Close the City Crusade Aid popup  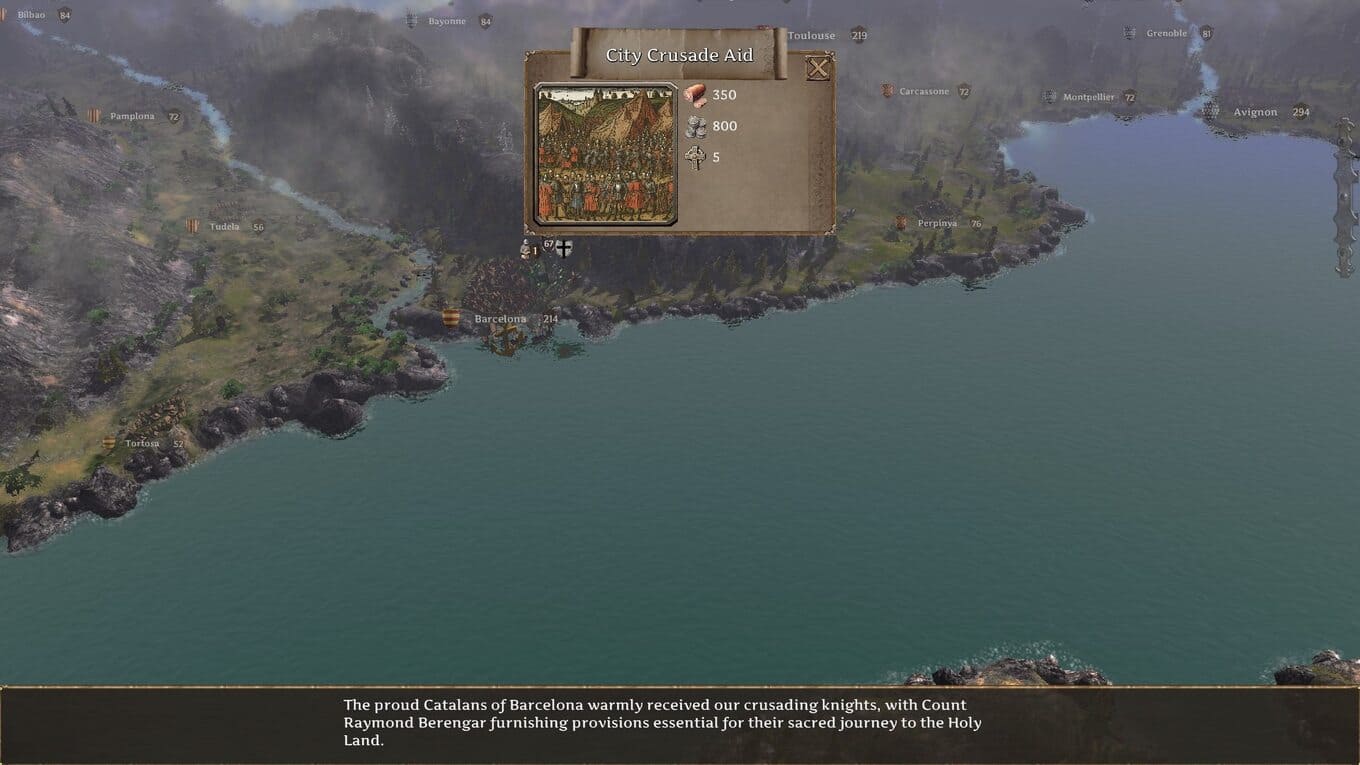coord(818,68)
